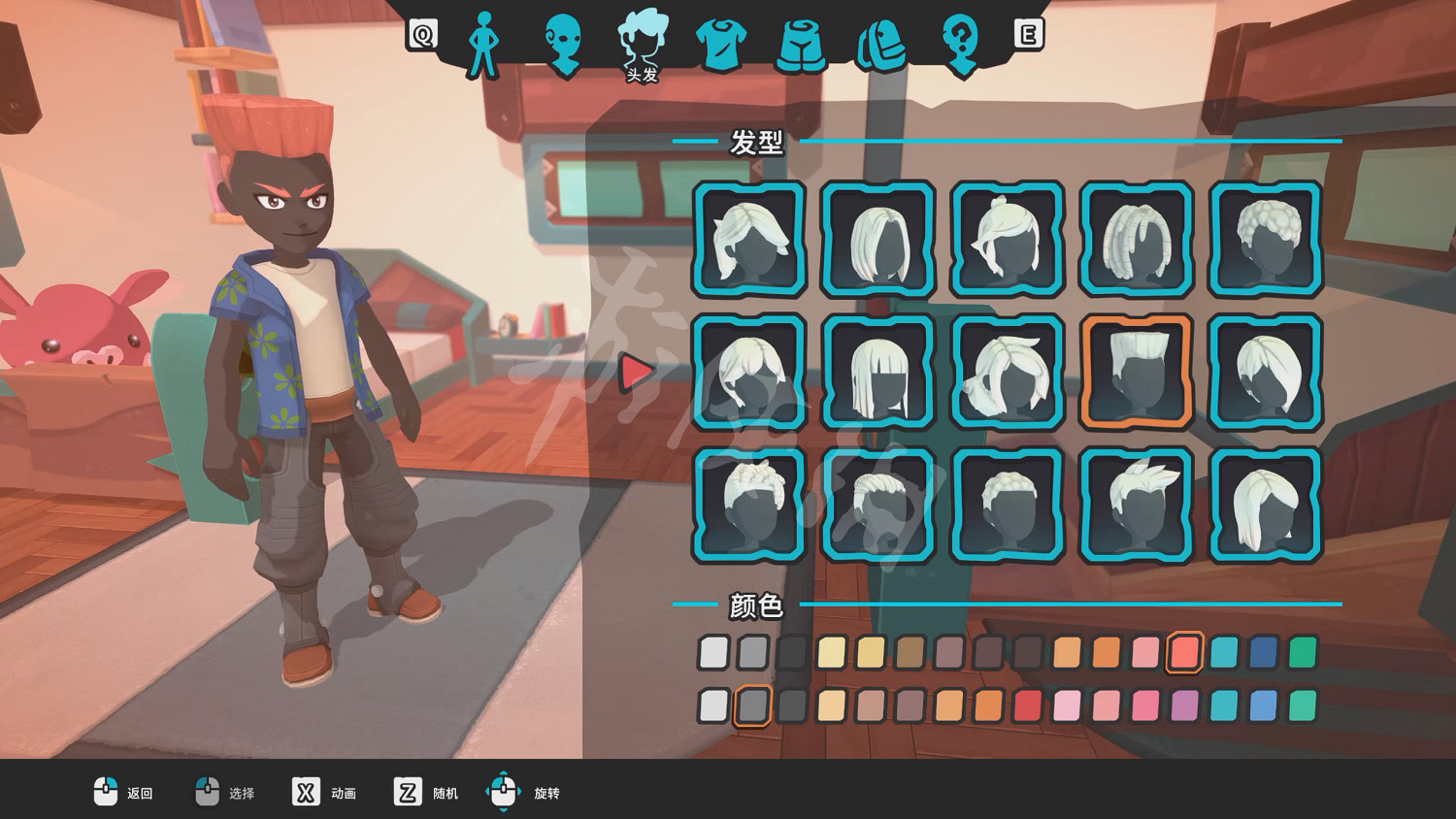Choose the bob with bangs hairstyle
This screenshot has width=1456, height=819.
[x=877, y=375]
